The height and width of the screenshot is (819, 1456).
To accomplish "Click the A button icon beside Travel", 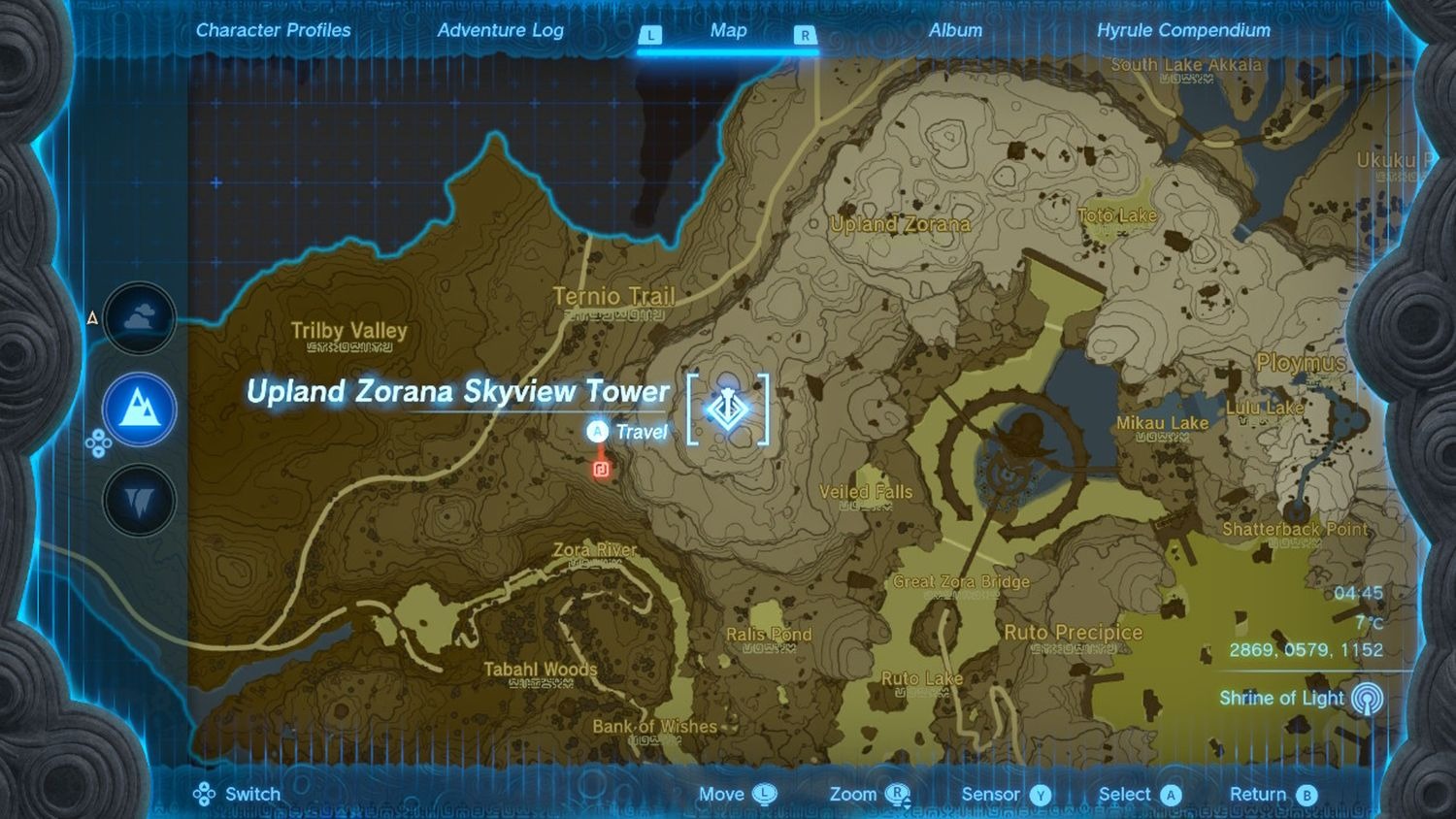I will (598, 430).
